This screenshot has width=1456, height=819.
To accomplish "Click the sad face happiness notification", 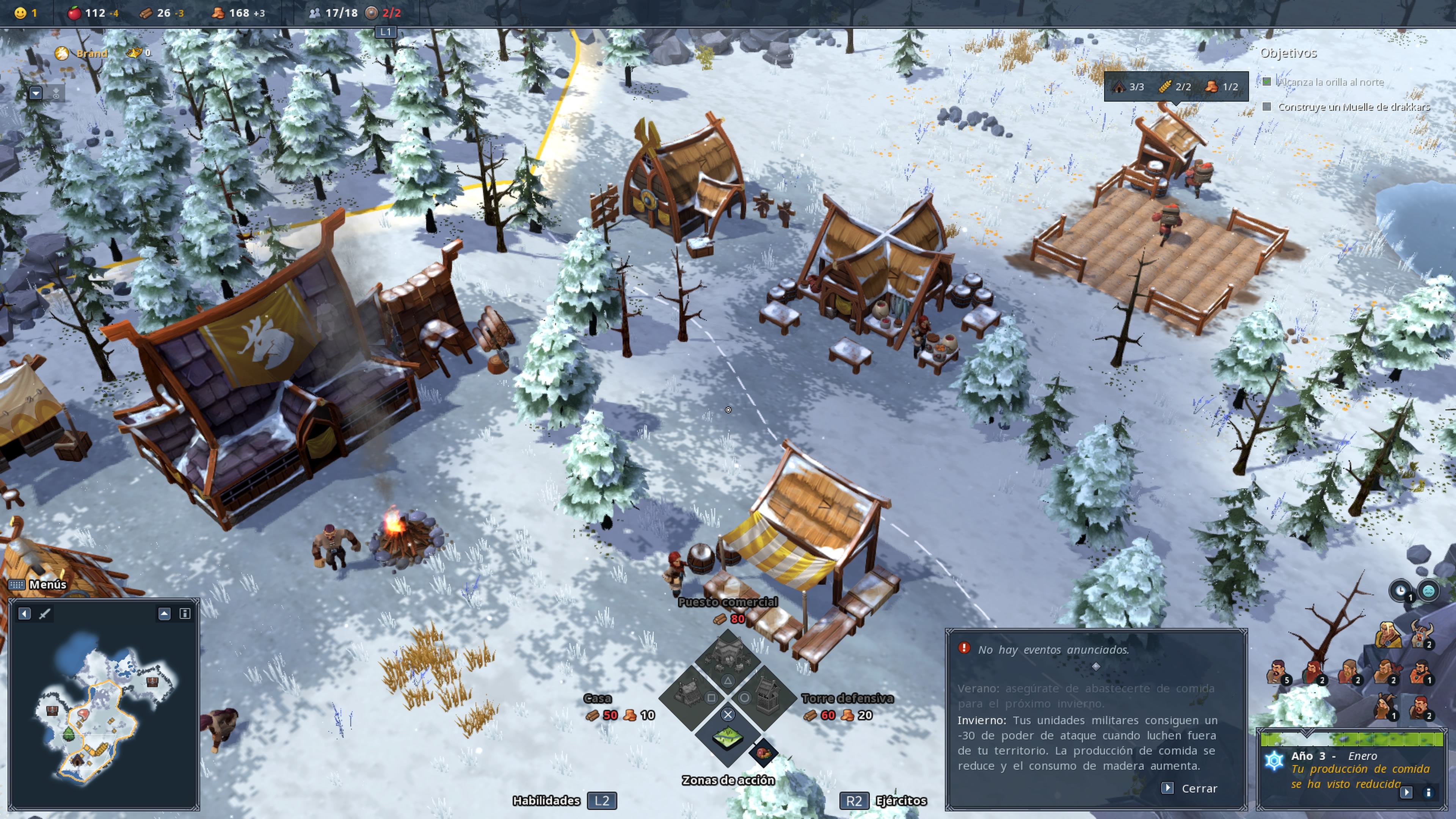I will pos(1428,591).
